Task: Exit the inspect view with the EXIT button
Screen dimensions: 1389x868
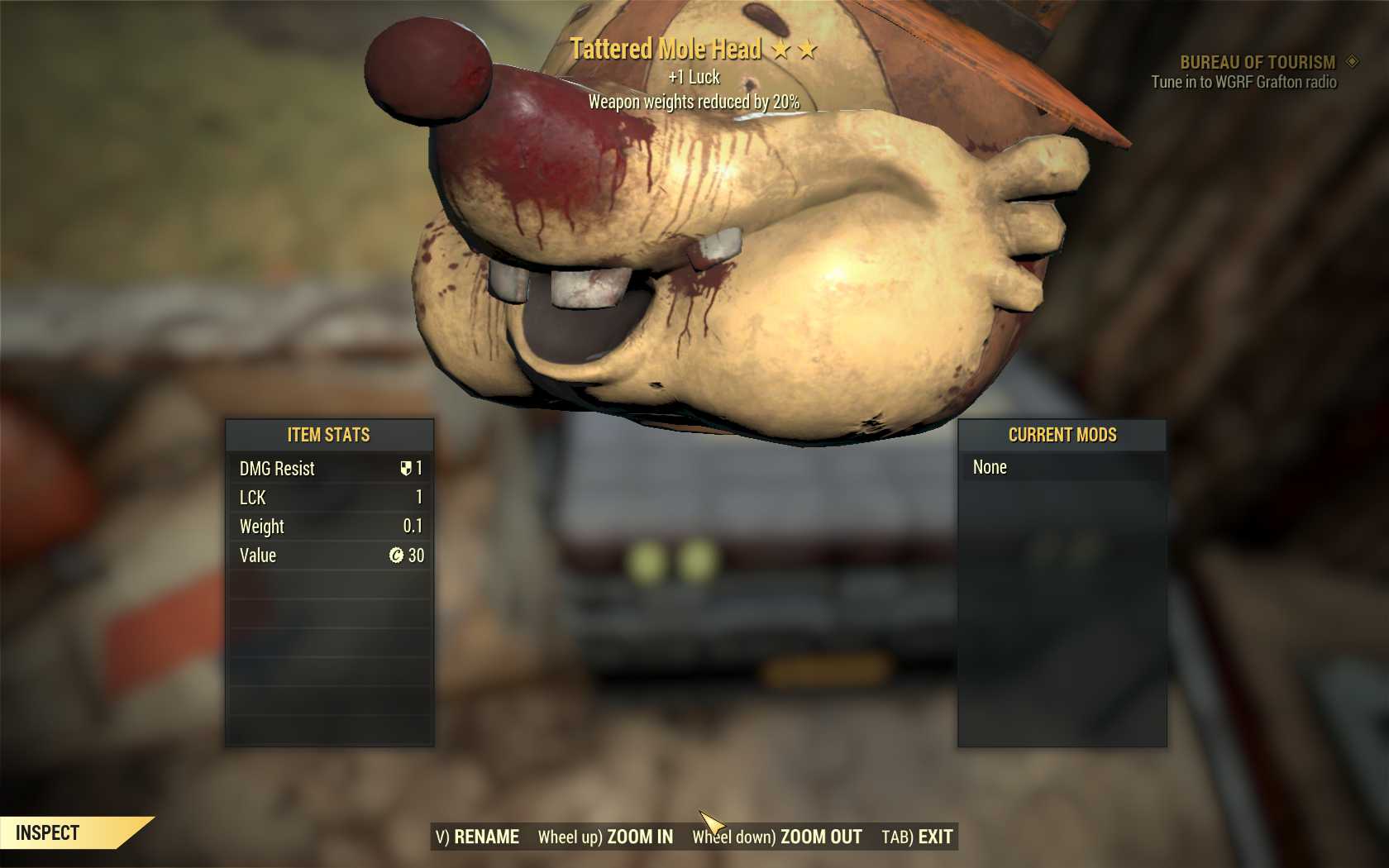Action: pos(917,837)
